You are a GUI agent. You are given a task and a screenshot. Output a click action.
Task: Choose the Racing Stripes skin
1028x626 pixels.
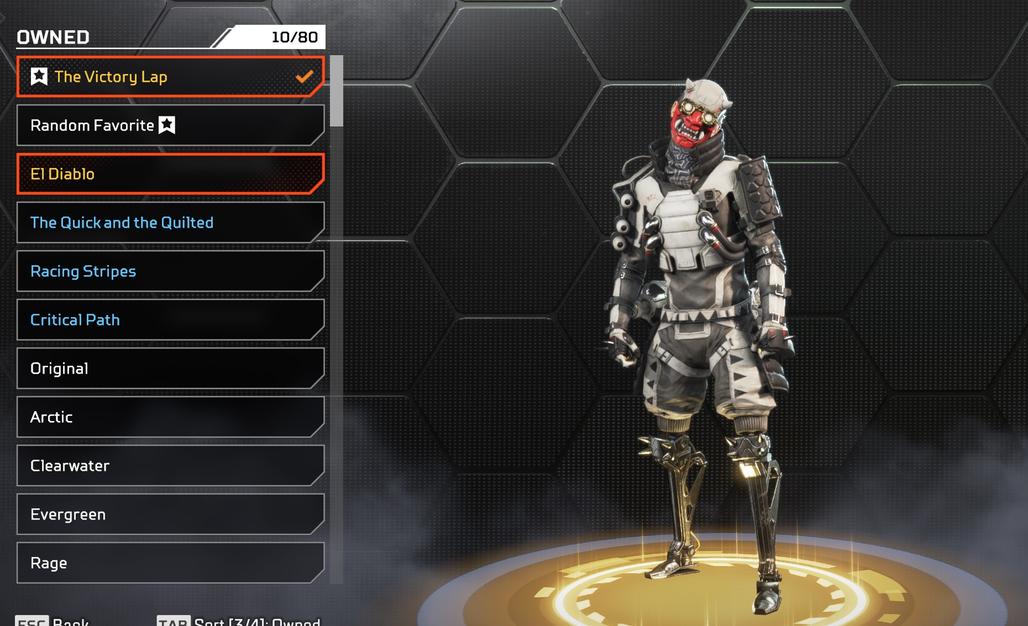tap(170, 271)
